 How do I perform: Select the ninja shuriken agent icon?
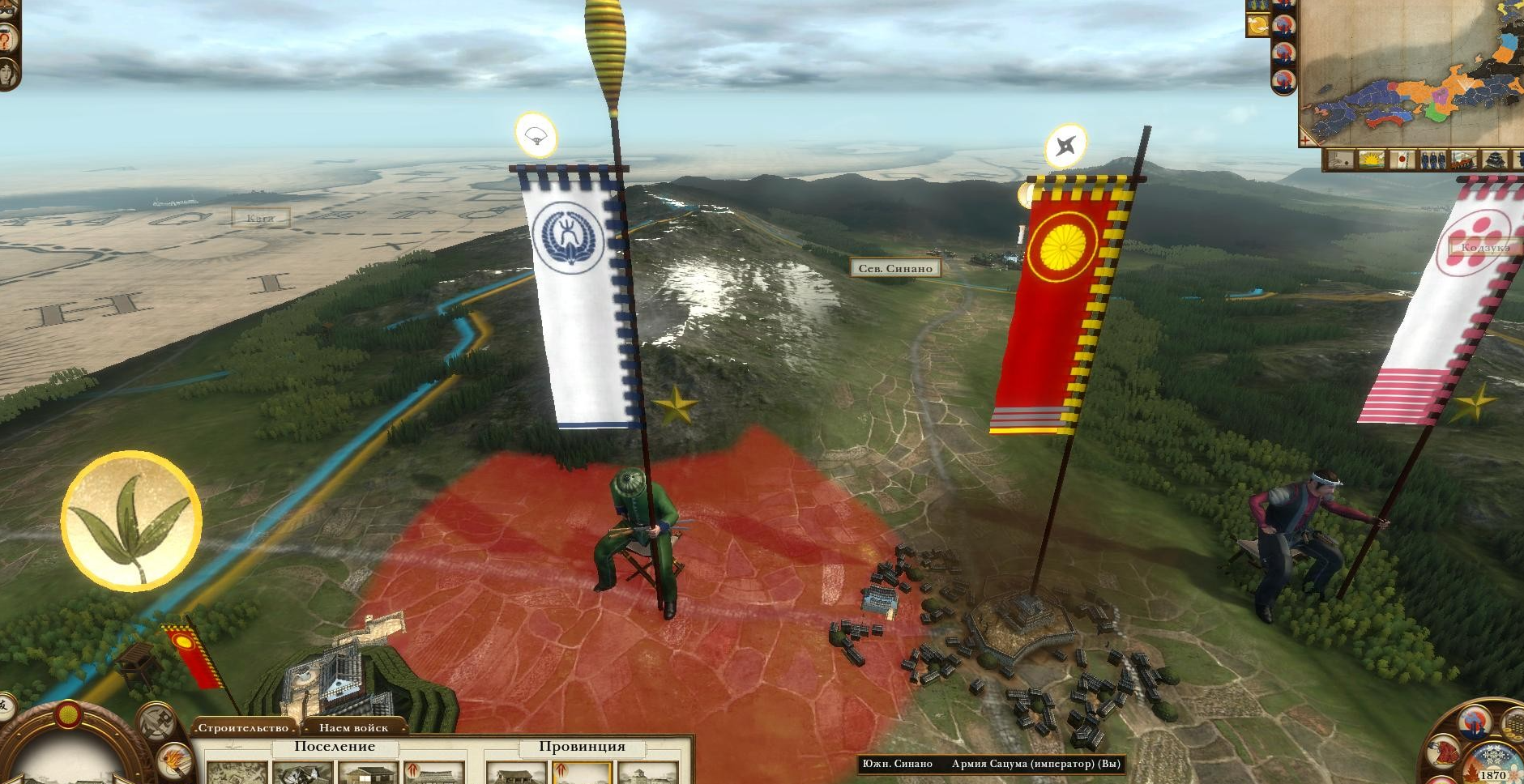1066,145
